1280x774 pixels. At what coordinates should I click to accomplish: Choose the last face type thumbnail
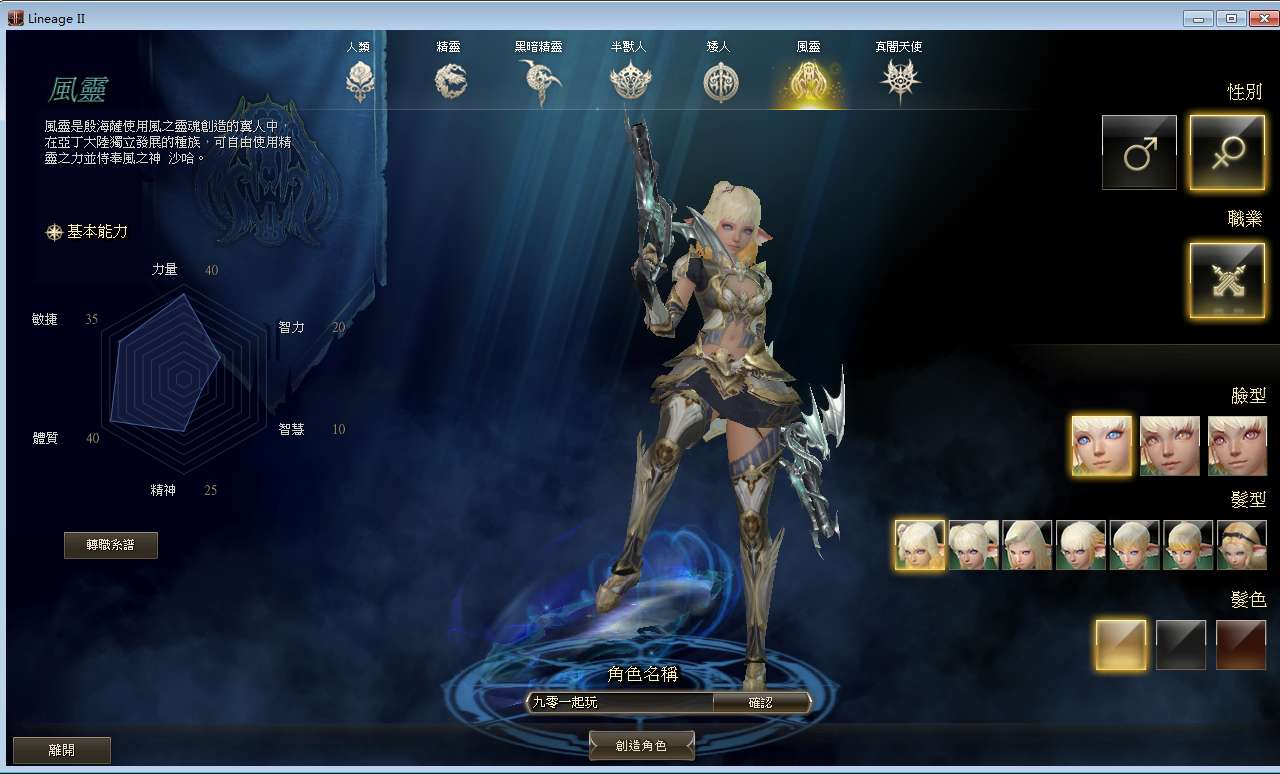tap(1237, 446)
